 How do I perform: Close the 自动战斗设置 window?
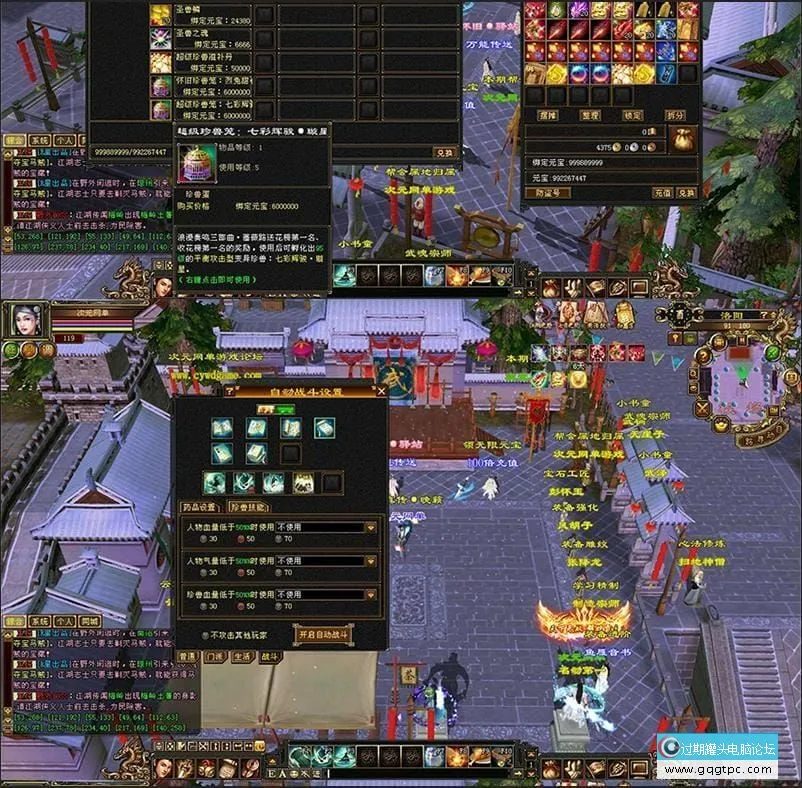tap(381, 392)
